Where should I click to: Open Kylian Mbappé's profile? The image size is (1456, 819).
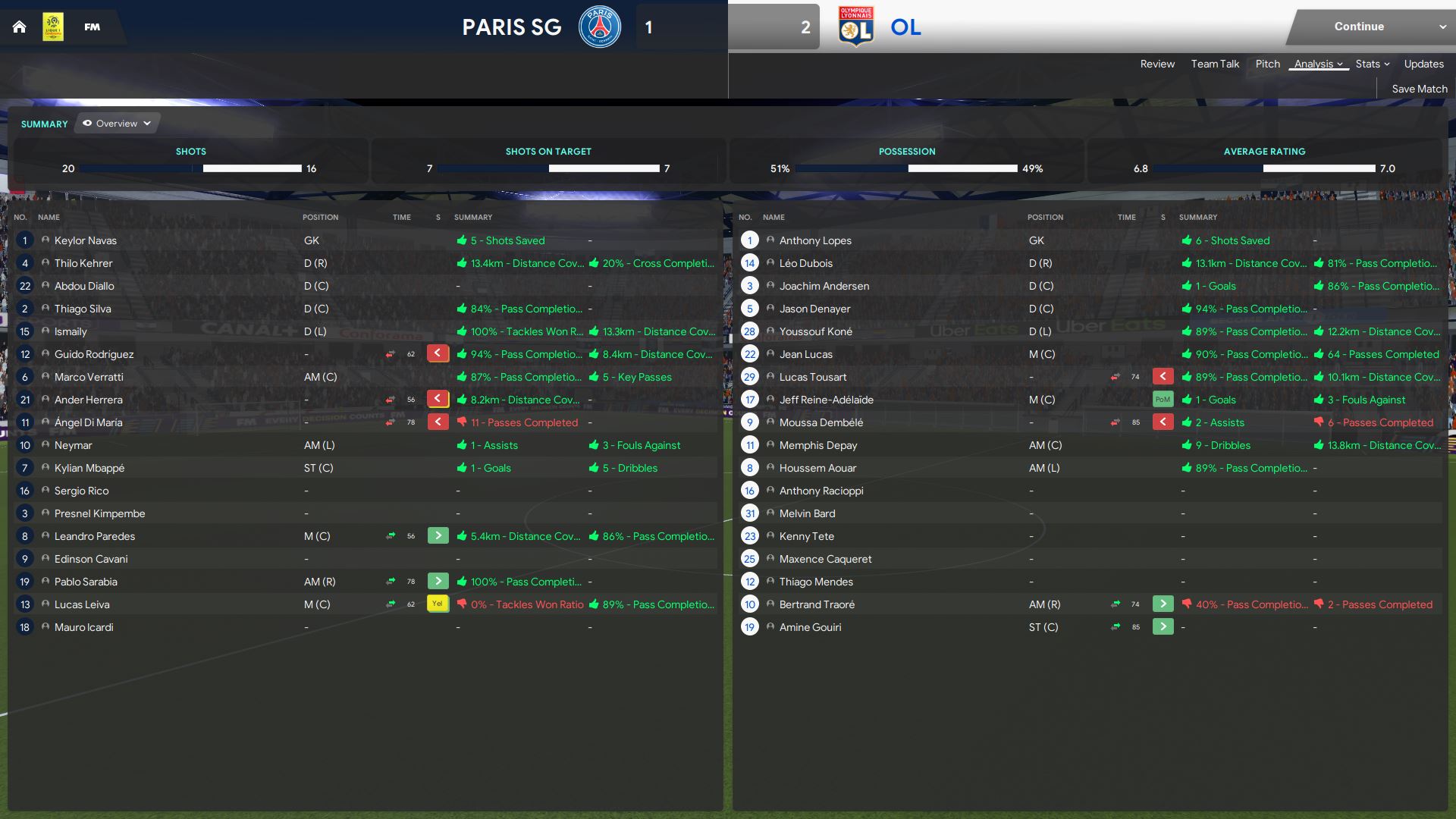pyautogui.click(x=89, y=469)
